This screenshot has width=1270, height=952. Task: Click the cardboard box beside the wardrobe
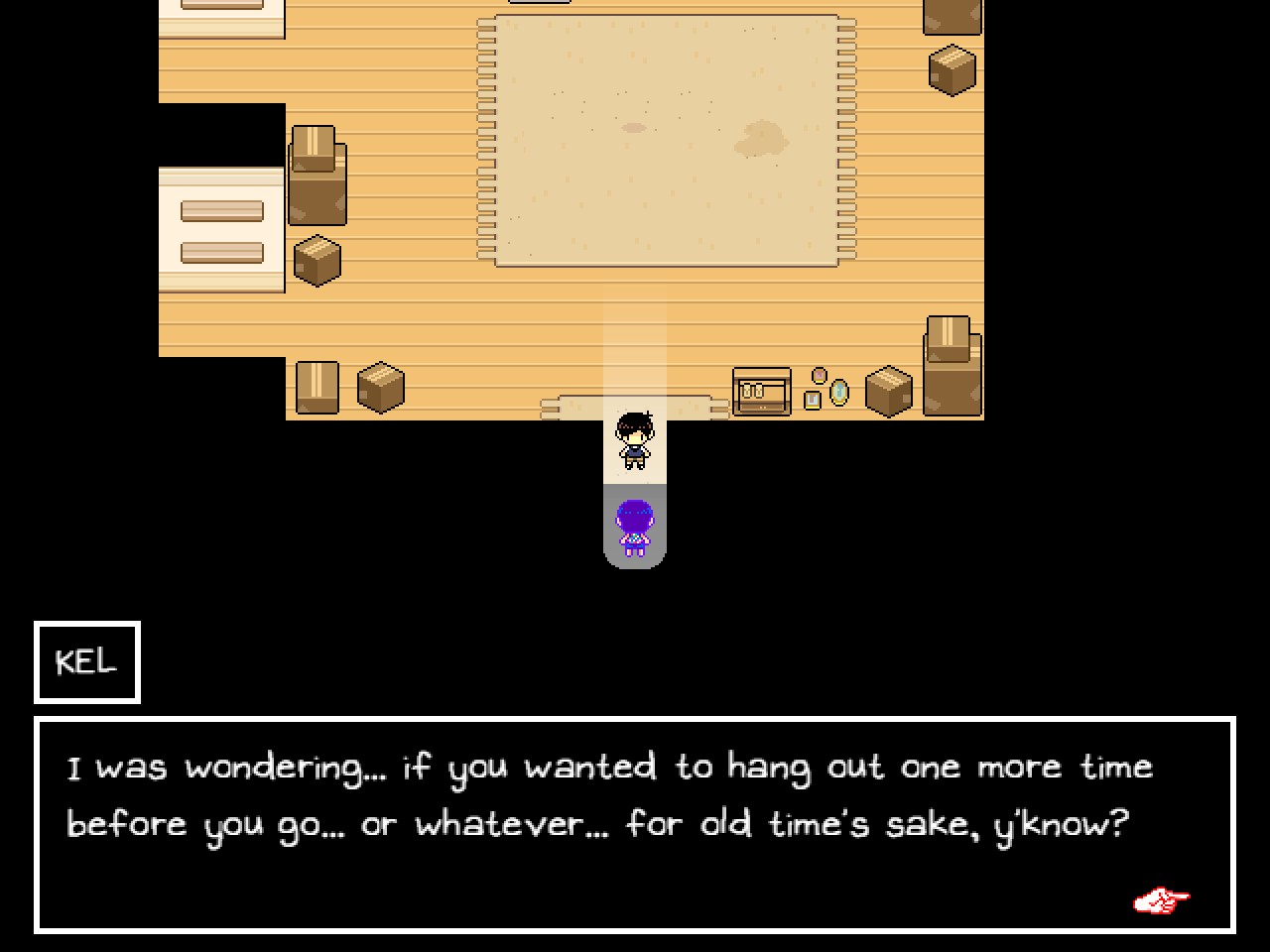[886, 392]
